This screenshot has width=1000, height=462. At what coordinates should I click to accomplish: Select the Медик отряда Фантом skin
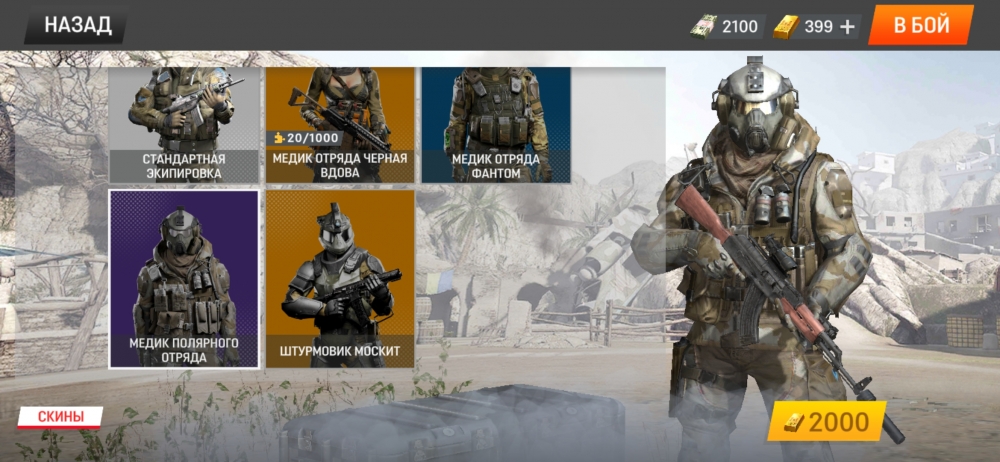pos(496,125)
